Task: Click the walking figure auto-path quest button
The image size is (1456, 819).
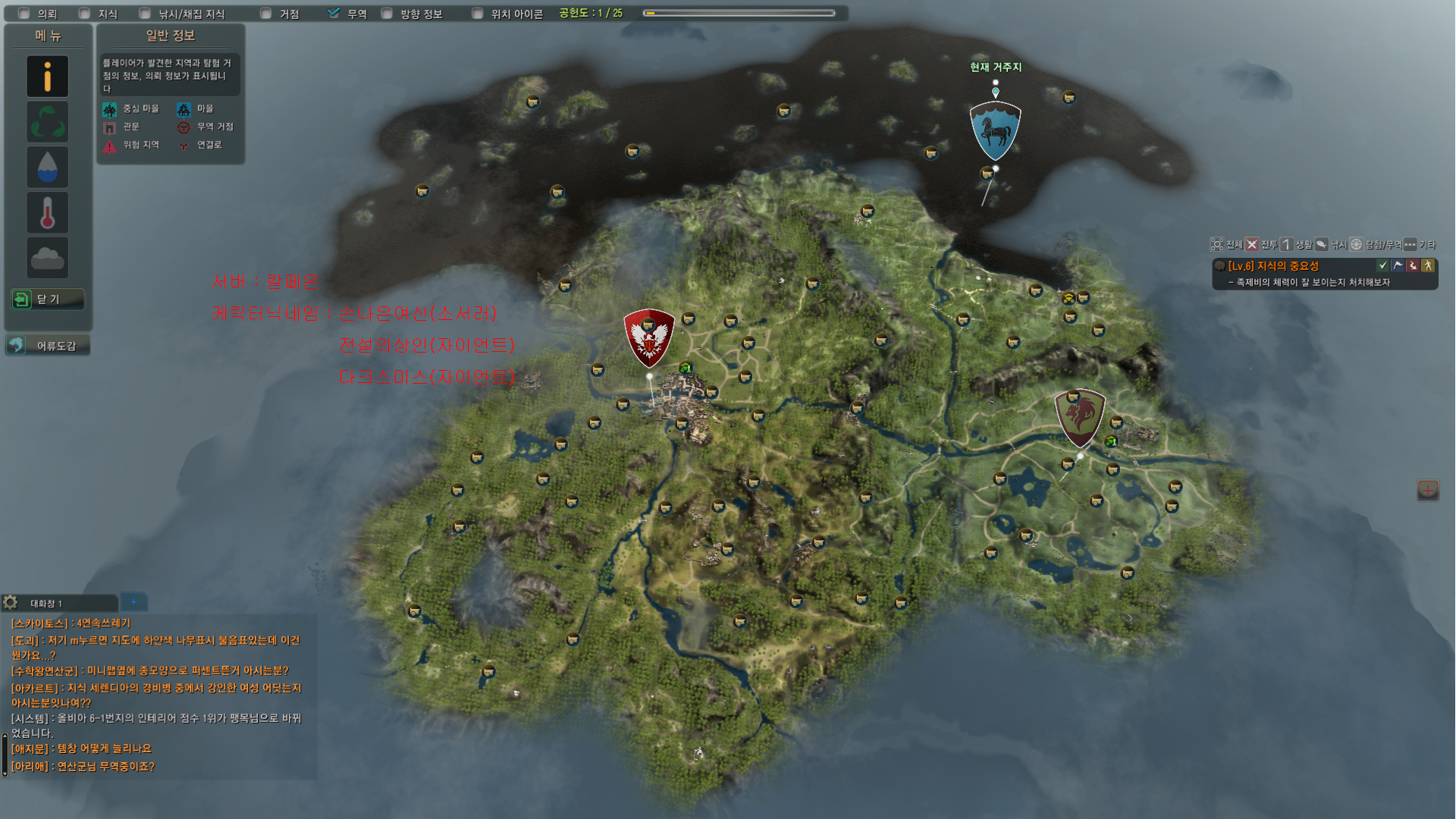Action: coord(1428,265)
